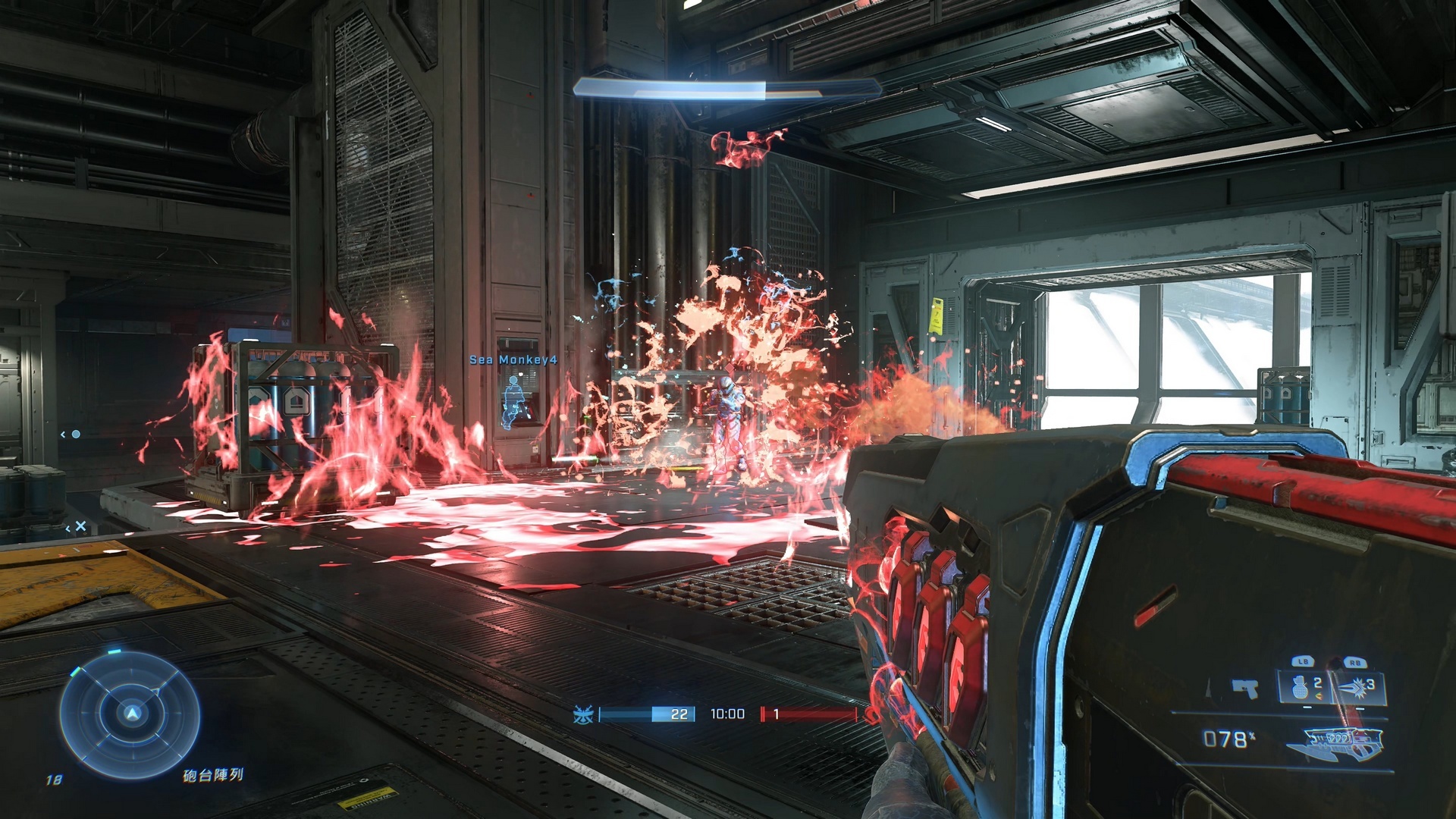
Task: Click the blue team emblem icon
Action: point(583,714)
